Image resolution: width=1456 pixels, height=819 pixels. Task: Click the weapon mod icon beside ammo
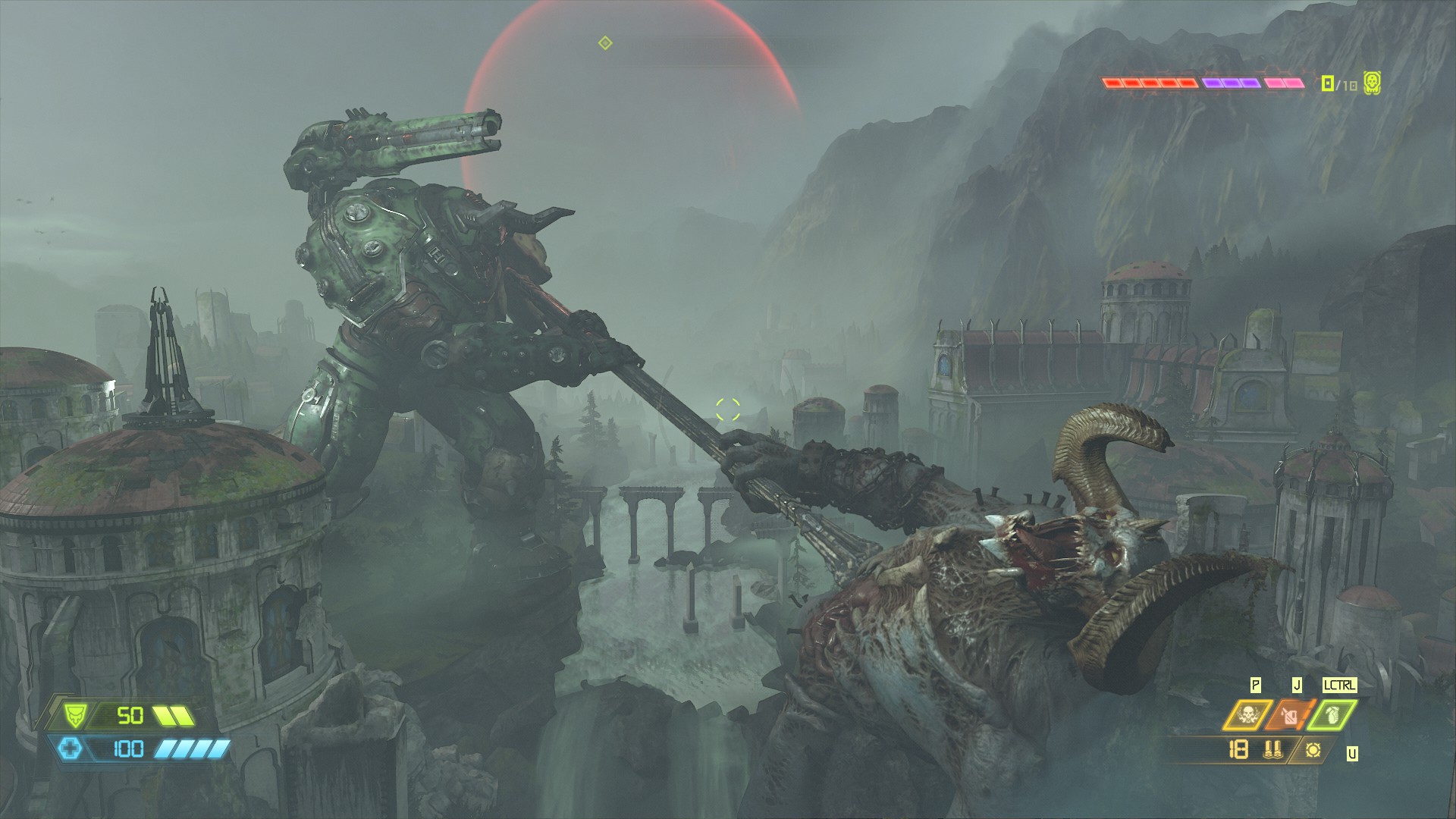1313,750
